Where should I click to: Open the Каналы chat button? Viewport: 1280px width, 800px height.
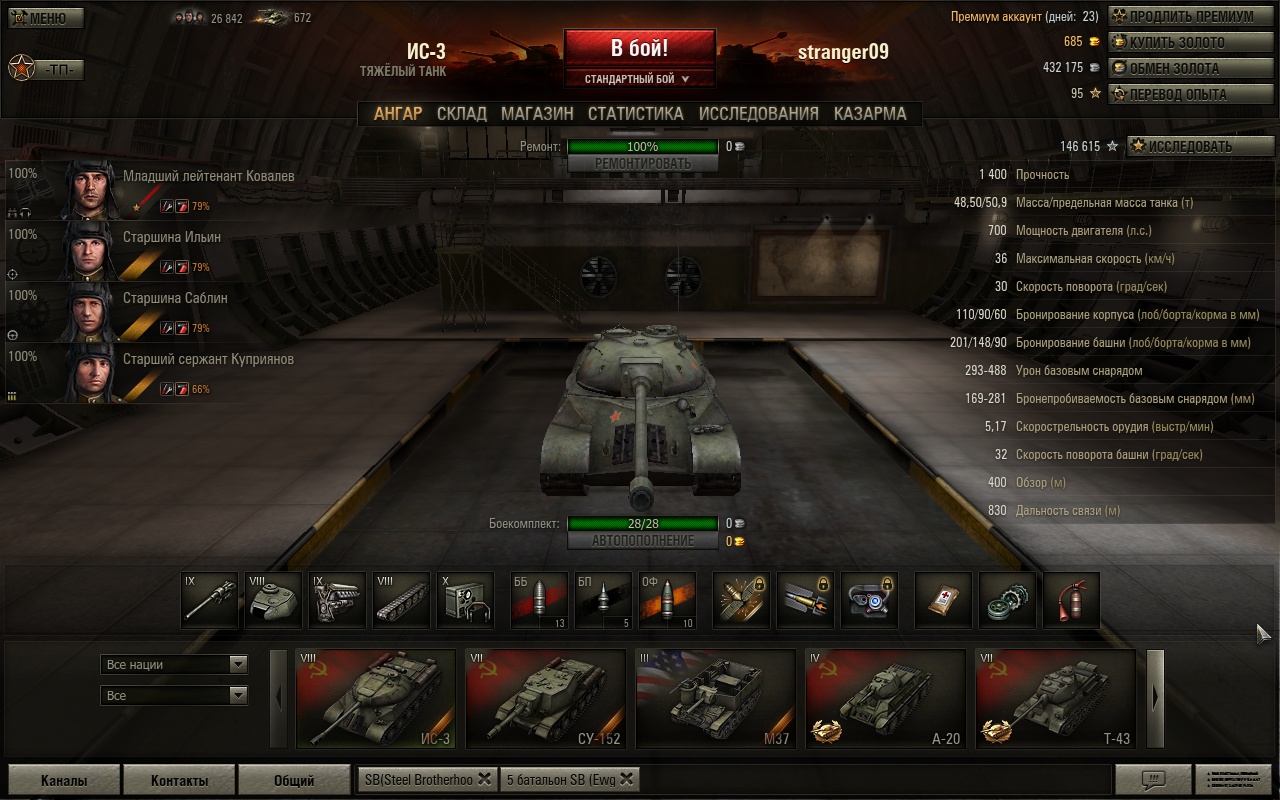(x=64, y=780)
